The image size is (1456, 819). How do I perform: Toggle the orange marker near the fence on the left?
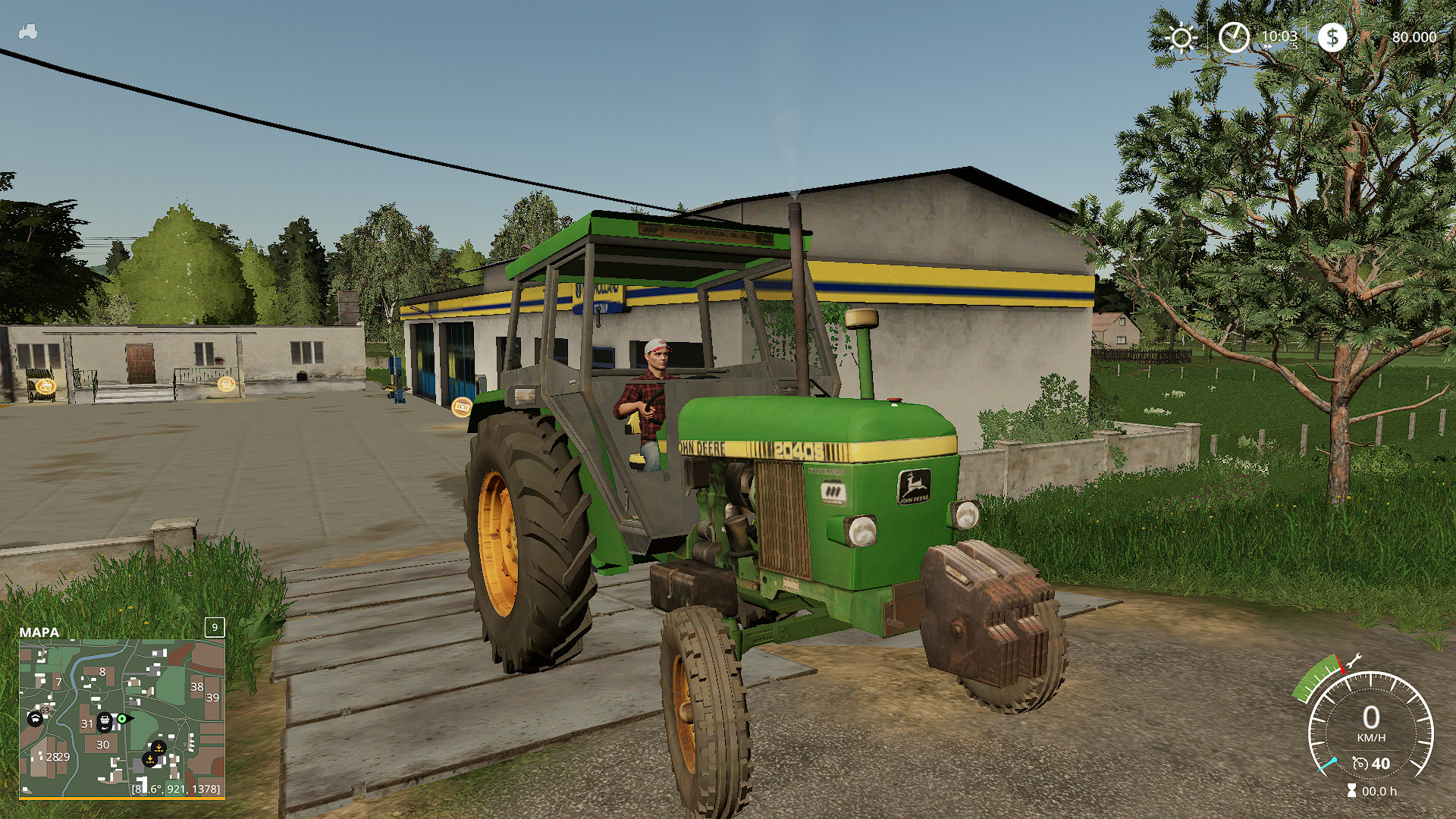pos(47,385)
